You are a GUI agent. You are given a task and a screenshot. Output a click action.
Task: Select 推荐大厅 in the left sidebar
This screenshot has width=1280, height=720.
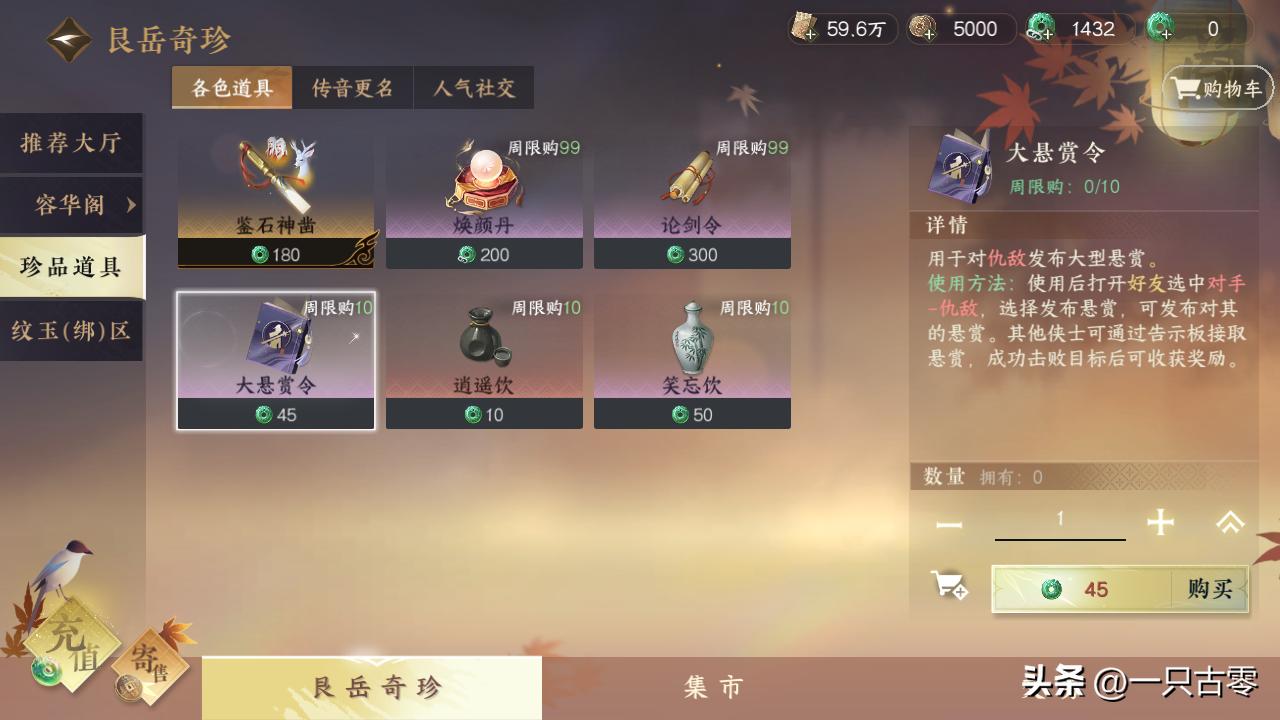[x=70, y=143]
